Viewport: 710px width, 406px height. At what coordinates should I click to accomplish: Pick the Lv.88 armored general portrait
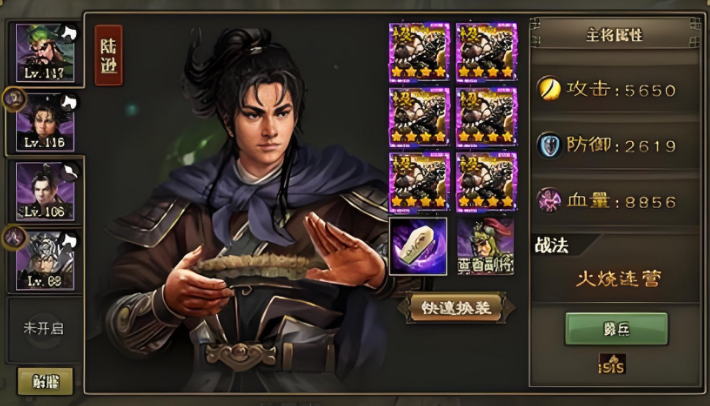tap(44, 258)
